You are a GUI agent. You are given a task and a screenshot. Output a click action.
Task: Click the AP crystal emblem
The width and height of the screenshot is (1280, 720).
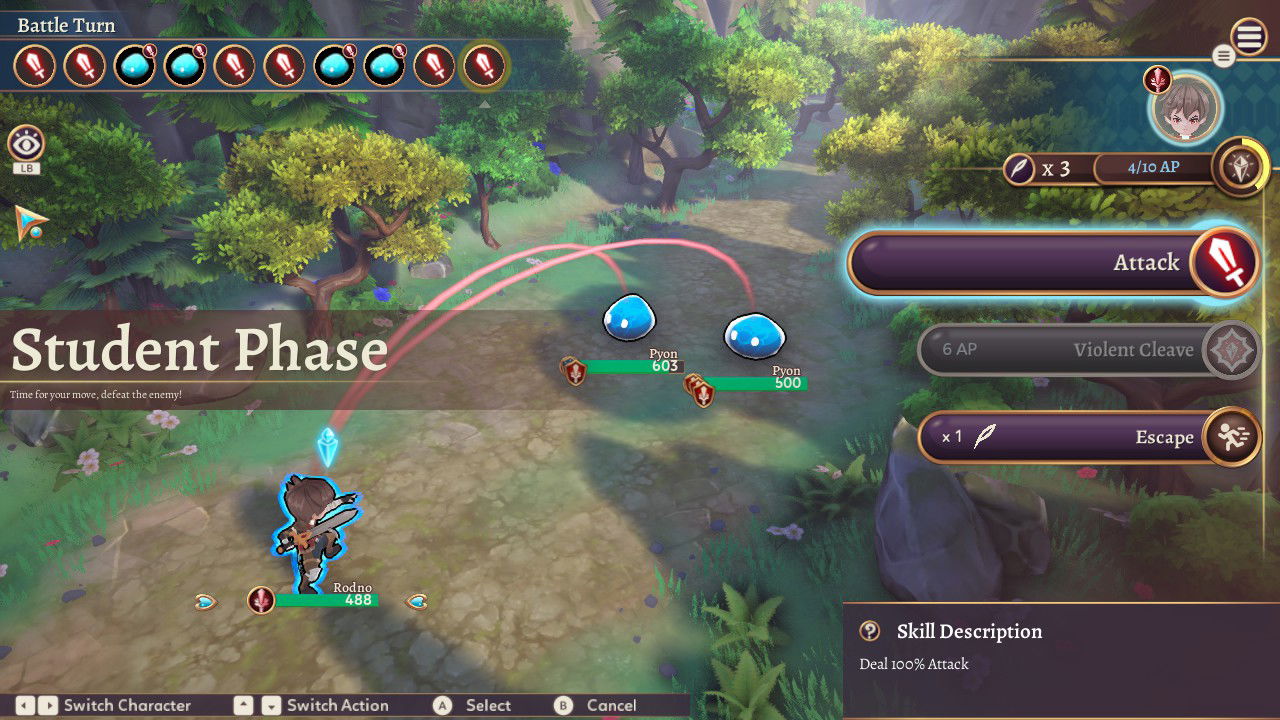coord(1240,168)
